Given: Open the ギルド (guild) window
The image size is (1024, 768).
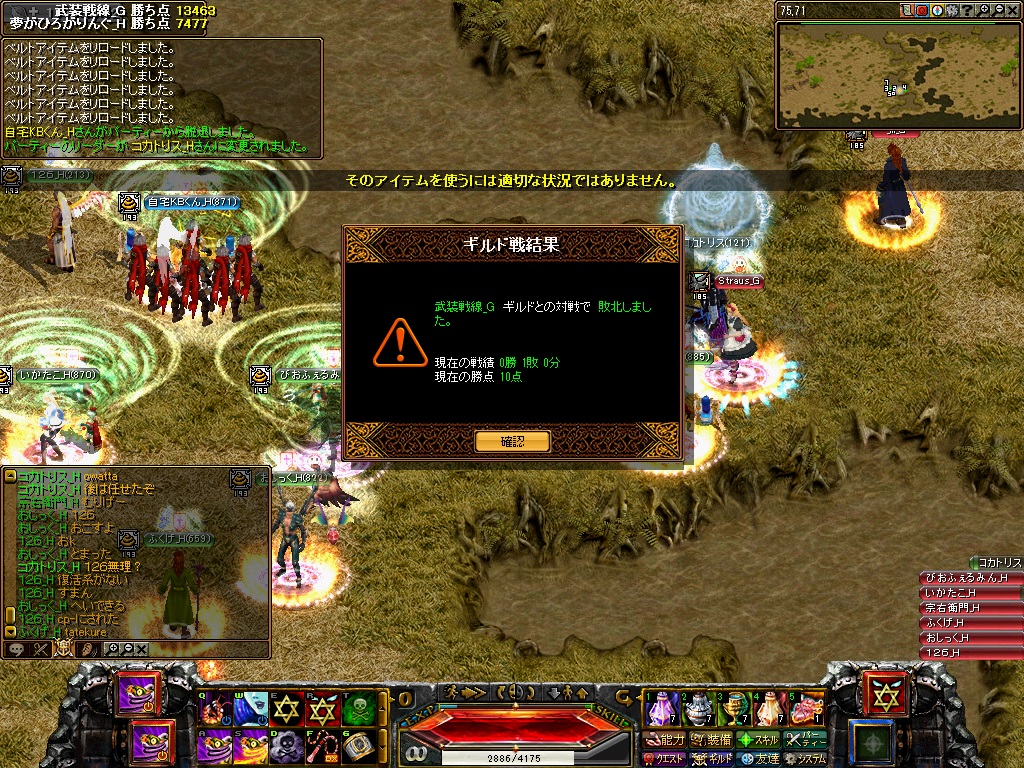Looking at the screenshot, I should [713, 759].
